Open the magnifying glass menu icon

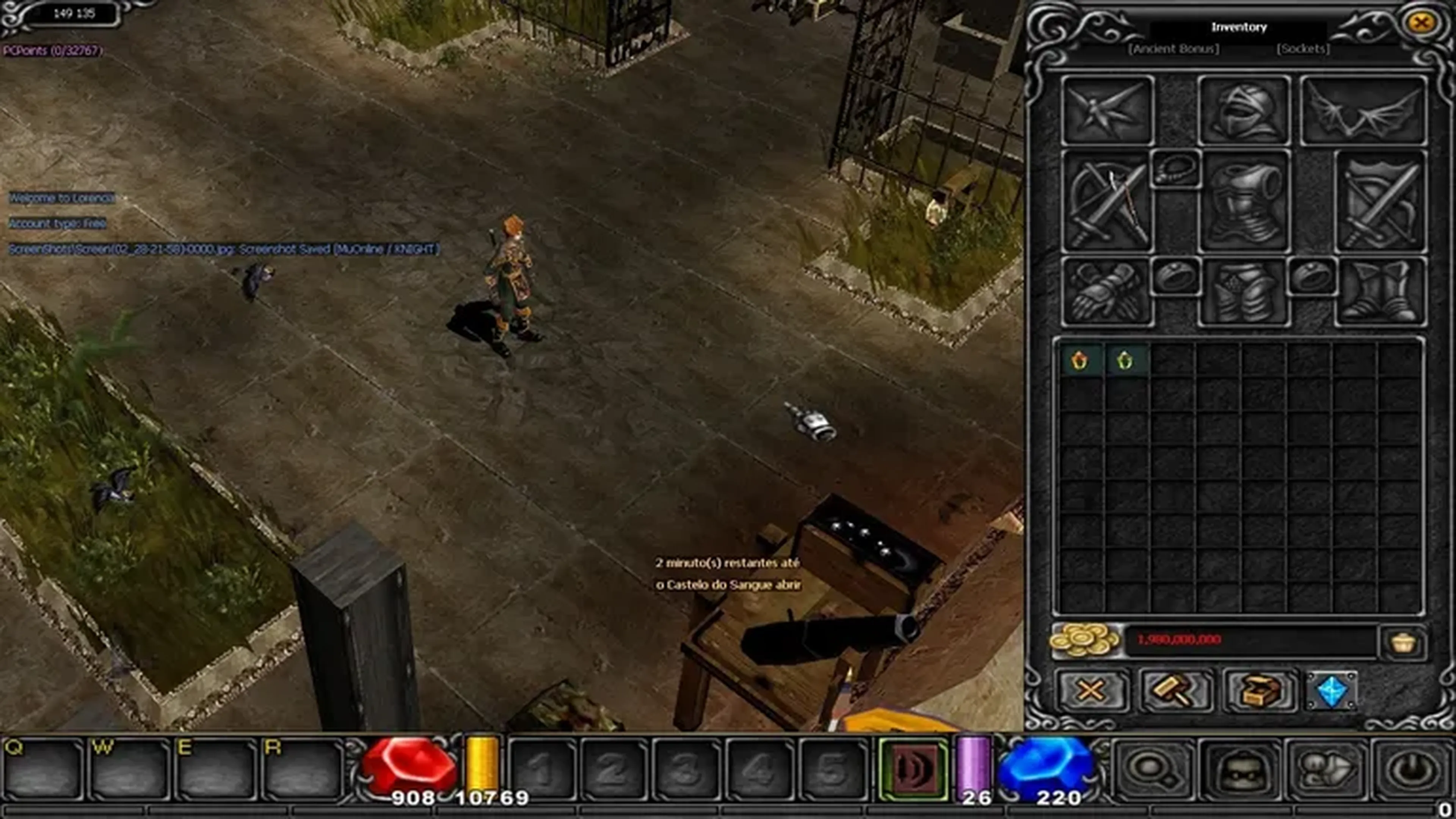(1153, 769)
